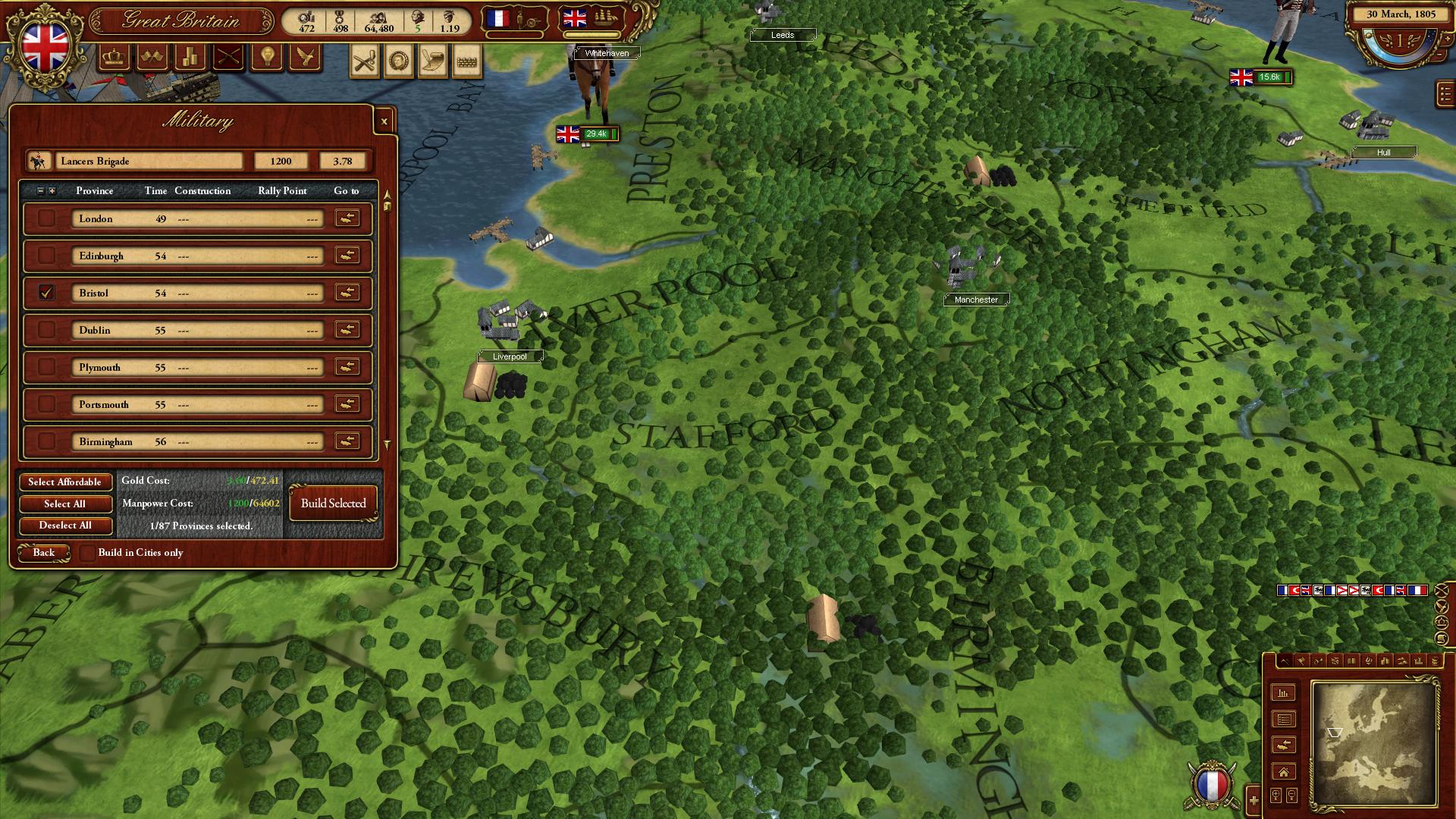This screenshot has width=1456, height=819.
Task: Click Build Selected button
Action: pyautogui.click(x=333, y=504)
